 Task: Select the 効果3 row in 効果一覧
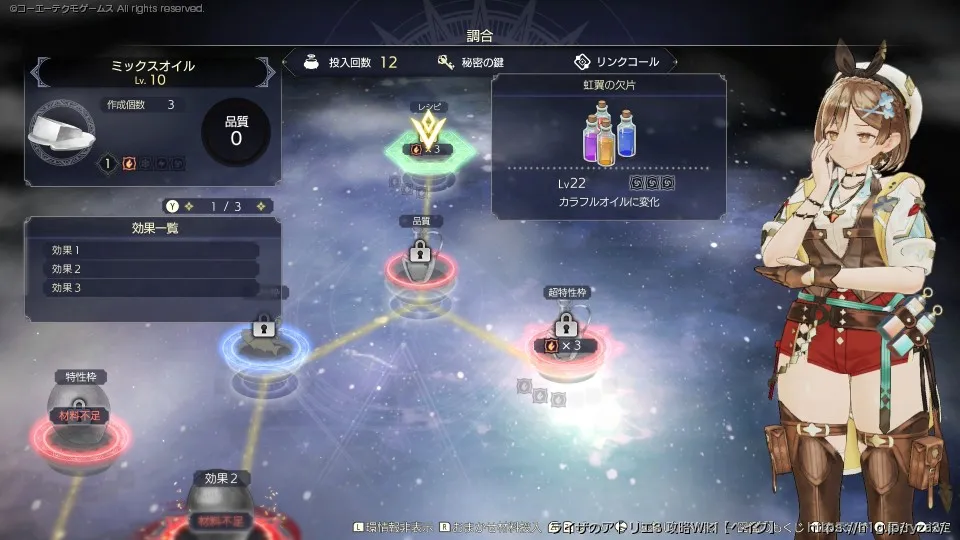152,288
